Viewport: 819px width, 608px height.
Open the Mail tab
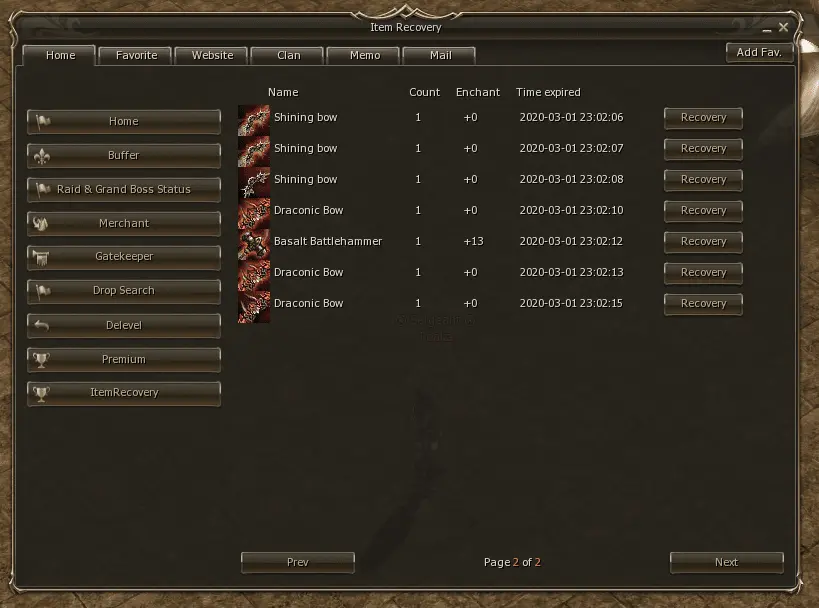[x=440, y=55]
